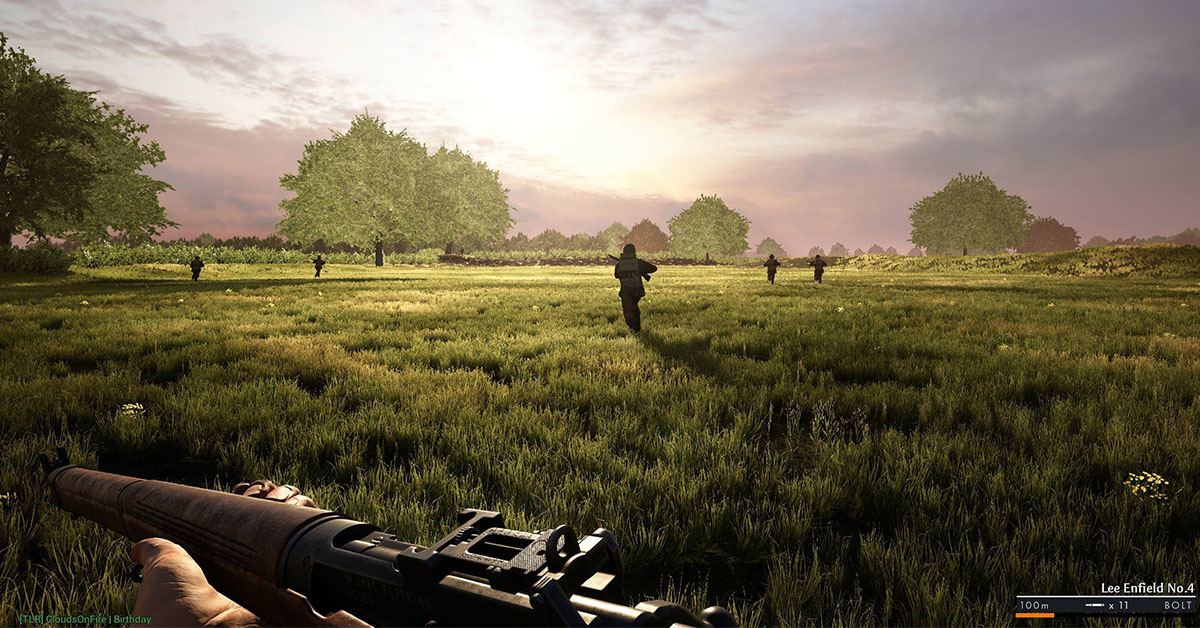The image size is (1200, 628).
Task: Click the CloudsOnFire chat message
Action: [85, 620]
